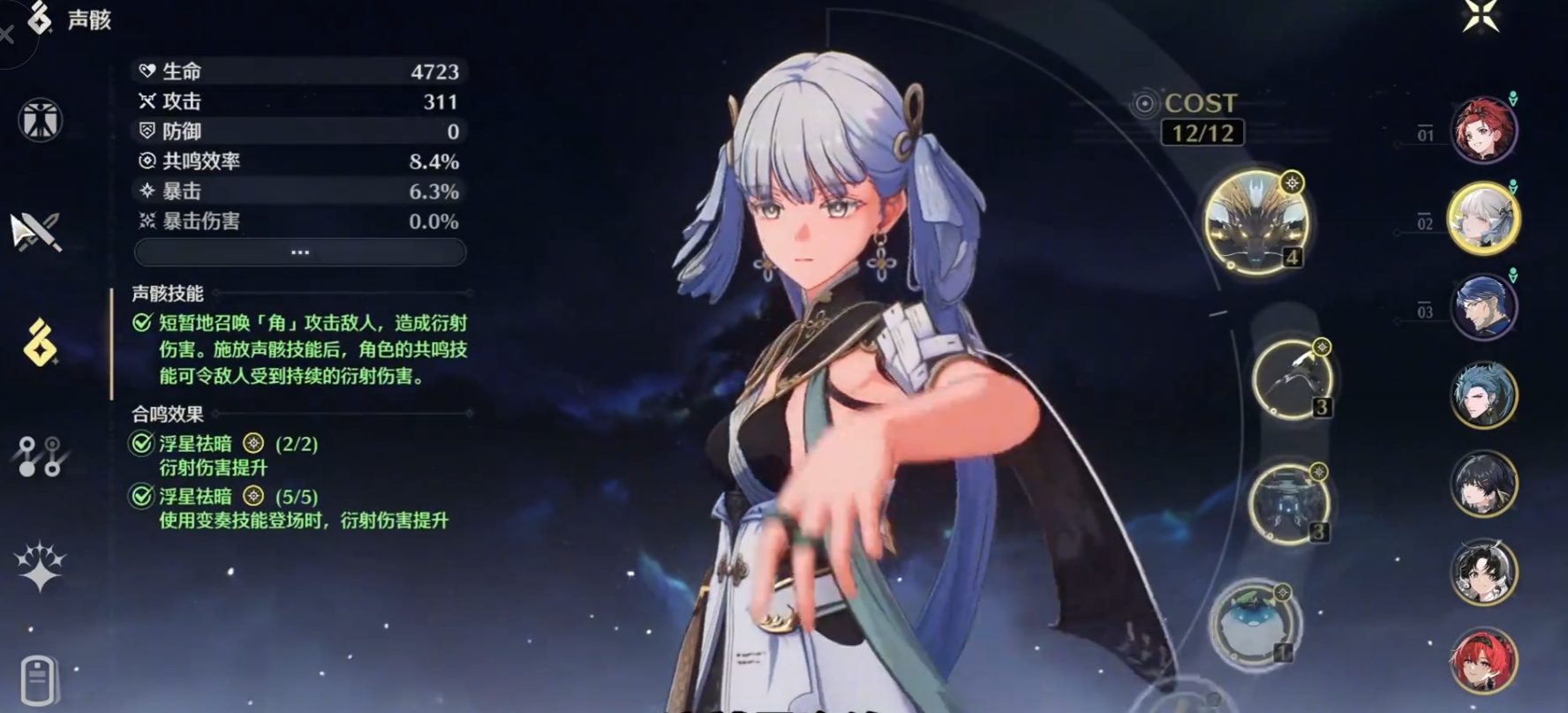Choose the blue-haired man in team slot 03
The image size is (1568, 713).
pos(1483,307)
